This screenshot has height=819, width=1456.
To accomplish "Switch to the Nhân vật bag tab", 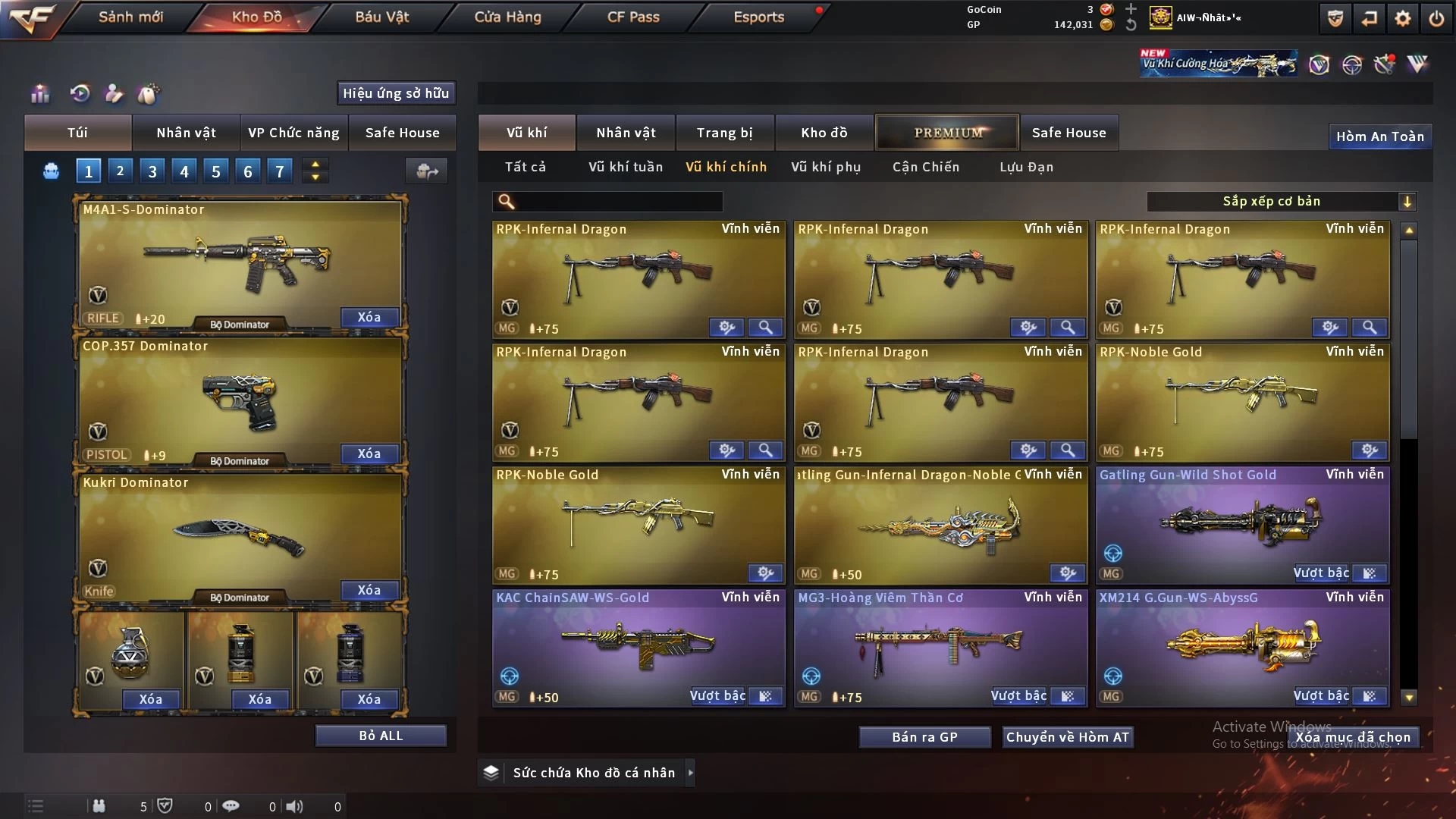I will click(186, 133).
